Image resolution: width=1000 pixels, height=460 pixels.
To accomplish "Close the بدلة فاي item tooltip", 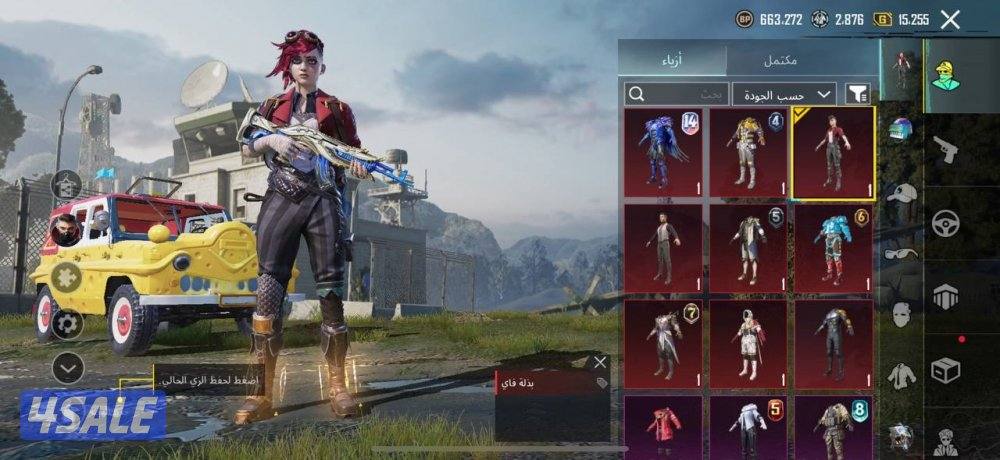I will pos(600,362).
